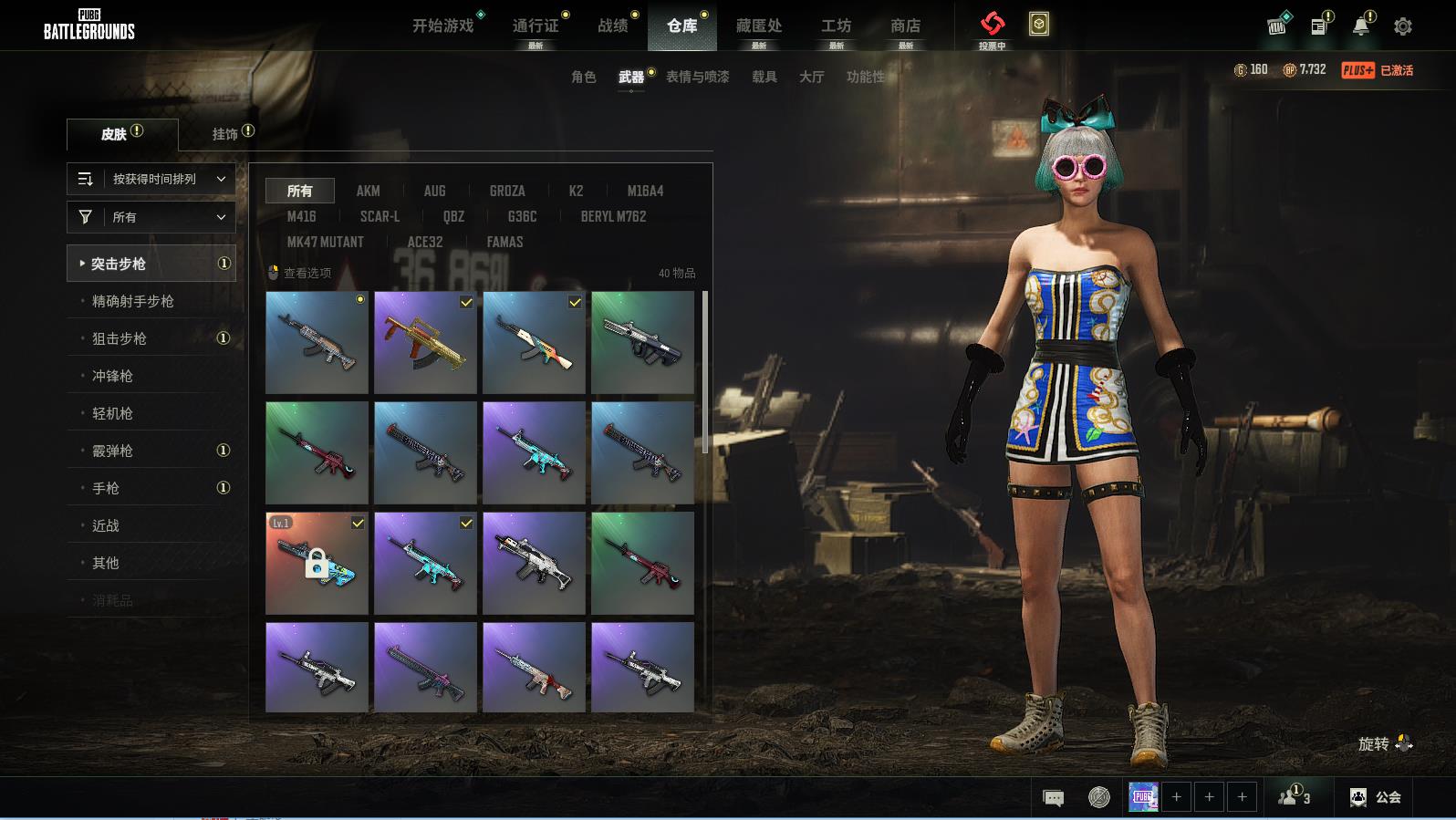Filter skins by AKM
The height and width of the screenshot is (820, 1456).
click(369, 191)
